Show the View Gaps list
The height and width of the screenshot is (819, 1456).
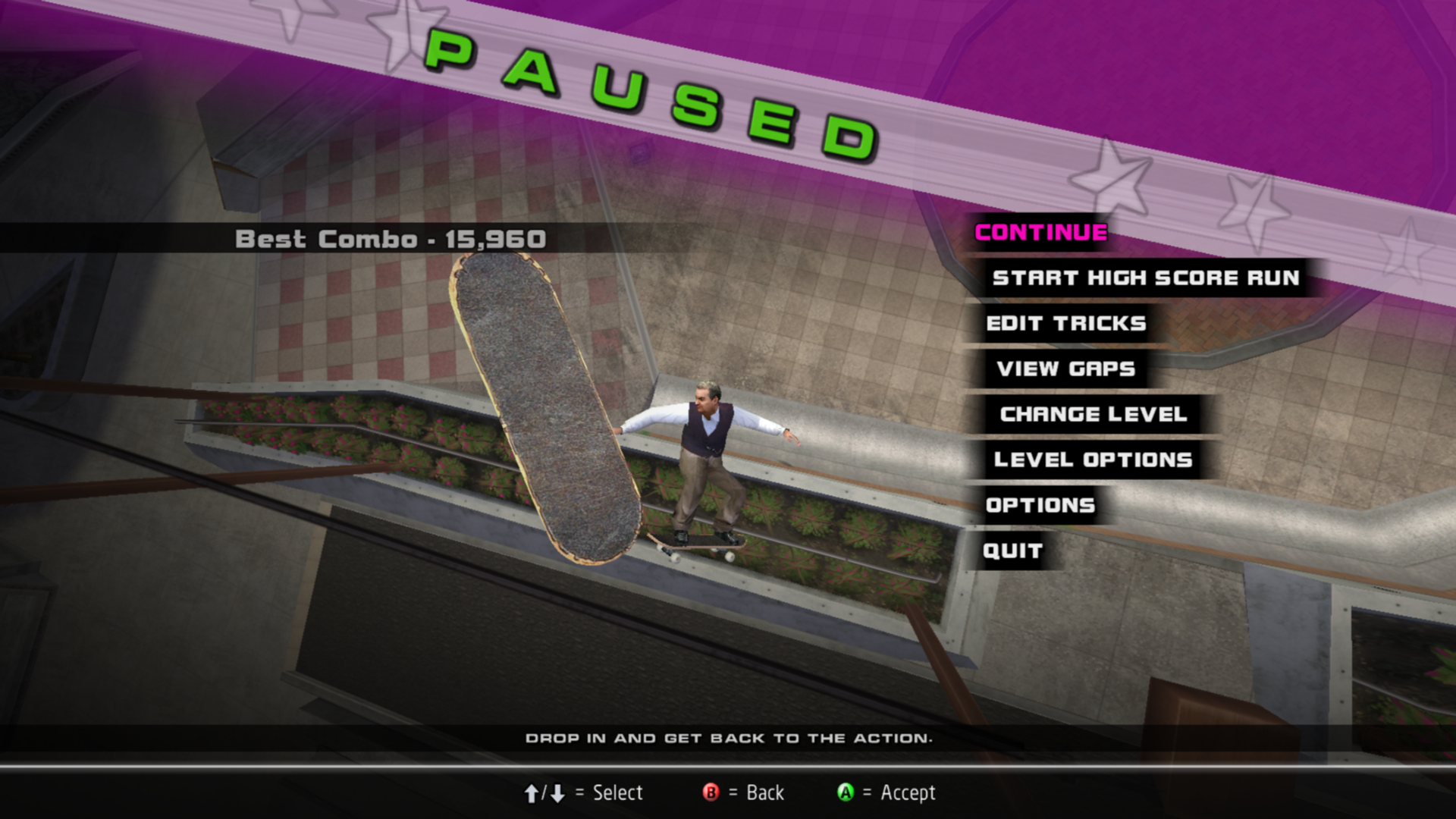[1065, 369]
